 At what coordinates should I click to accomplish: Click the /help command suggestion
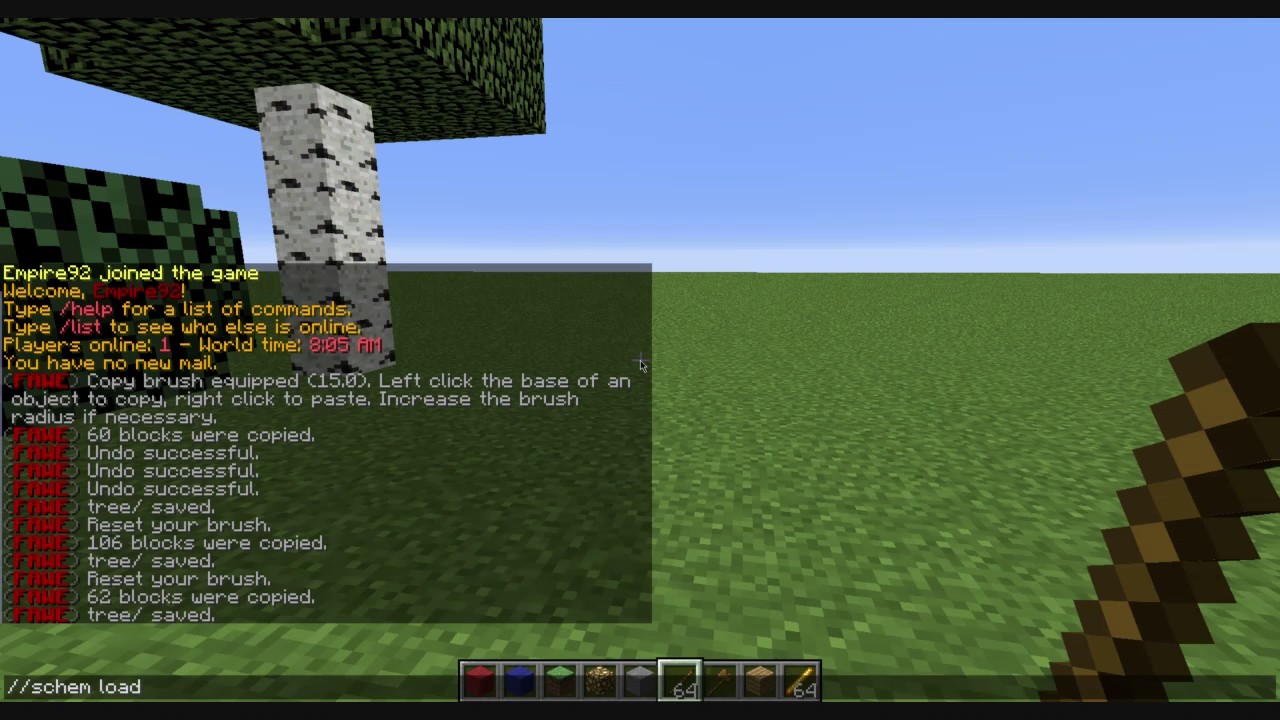85,309
